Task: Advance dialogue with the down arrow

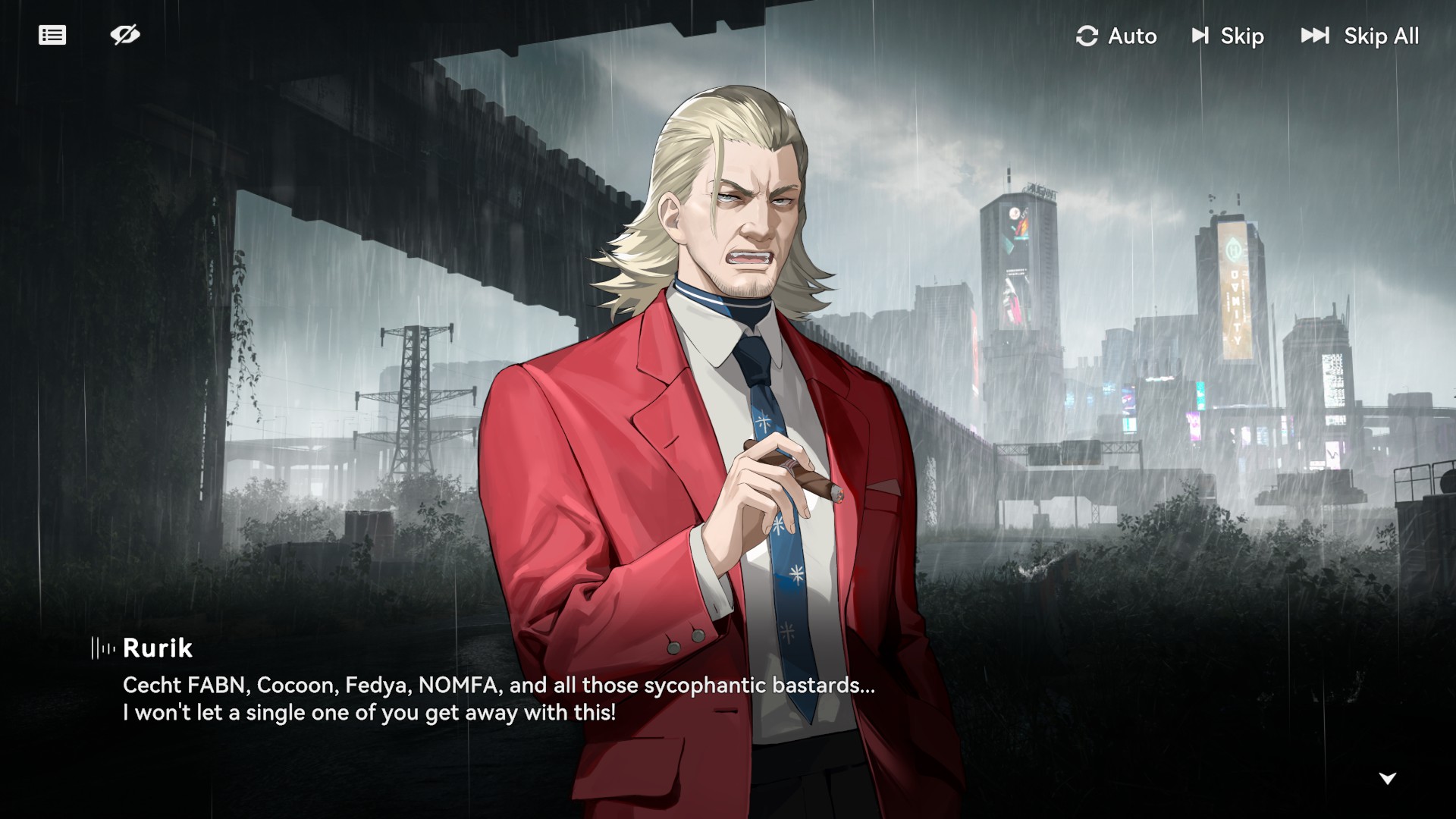Action: coord(1387,778)
